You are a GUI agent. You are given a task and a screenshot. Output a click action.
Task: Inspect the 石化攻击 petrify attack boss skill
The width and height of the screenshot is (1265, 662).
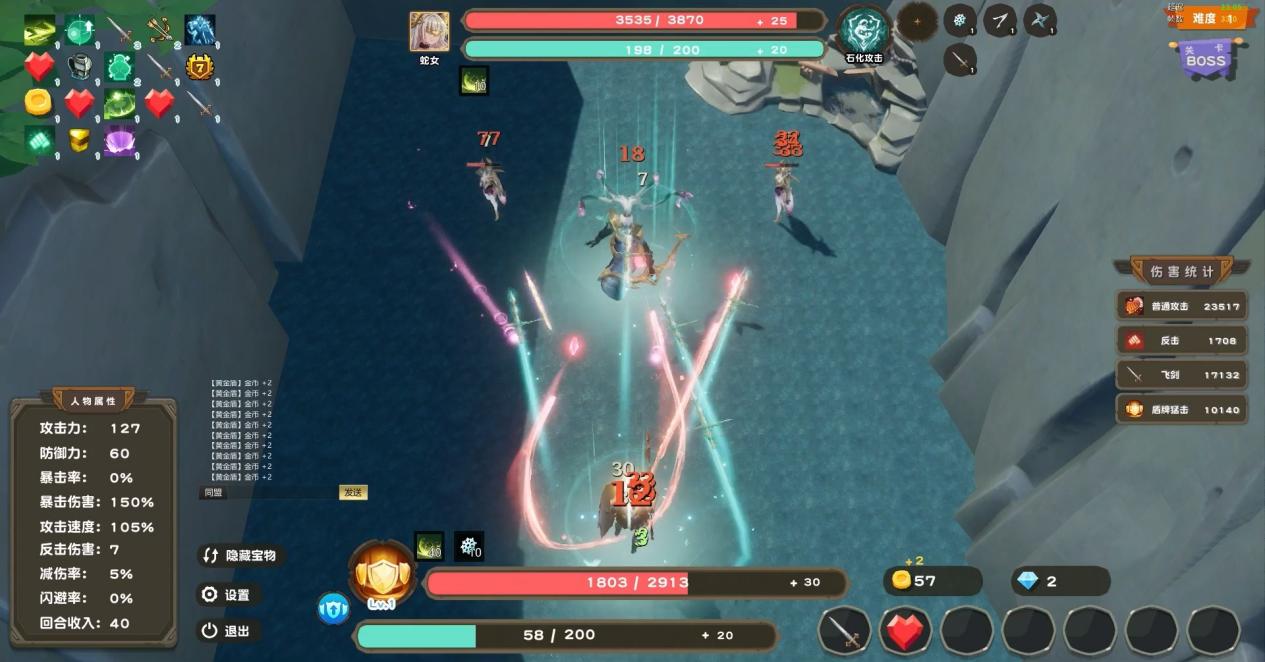tap(863, 31)
